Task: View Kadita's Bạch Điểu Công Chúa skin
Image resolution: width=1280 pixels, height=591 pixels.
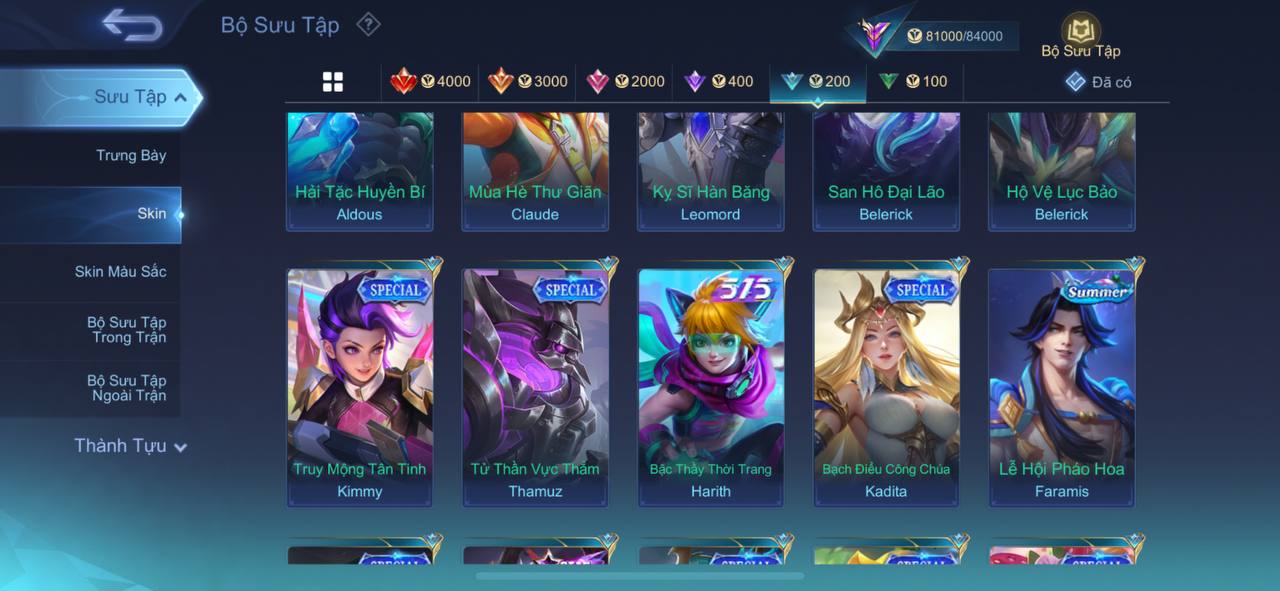Action: click(x=886, y=387)
